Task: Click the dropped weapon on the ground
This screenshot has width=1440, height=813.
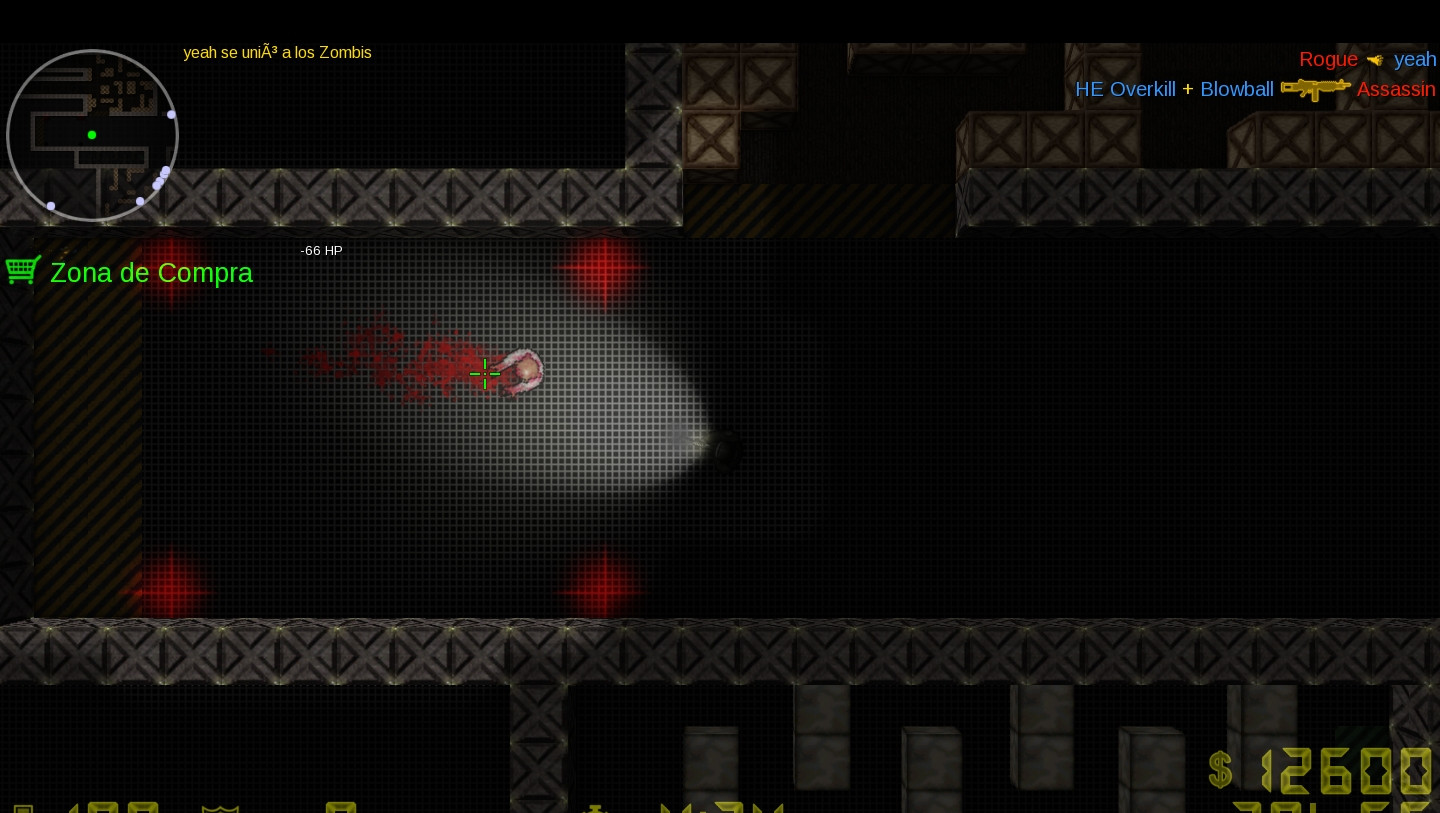Action: (x=724, y=450)
